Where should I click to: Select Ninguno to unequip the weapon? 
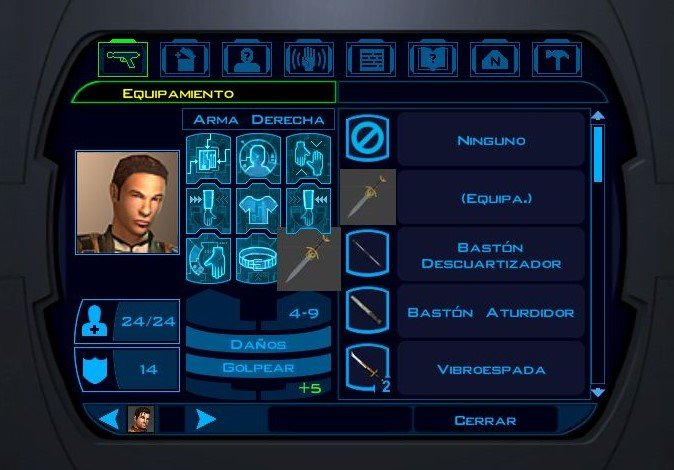tap(490, 141)
